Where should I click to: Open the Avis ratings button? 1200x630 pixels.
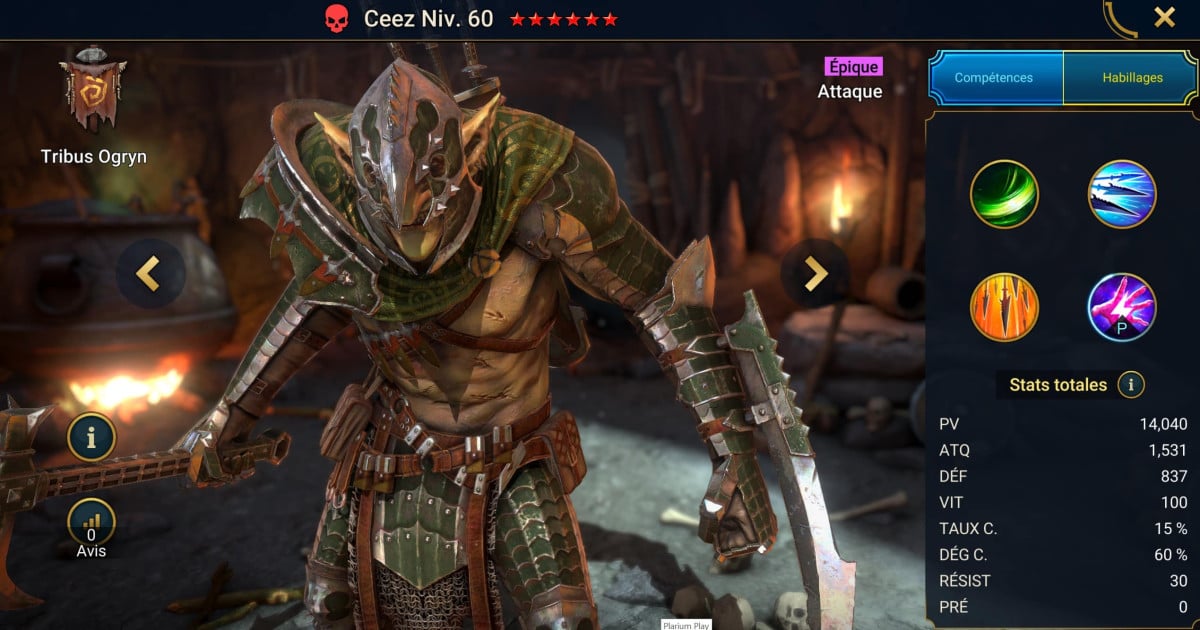pos(92,523)
